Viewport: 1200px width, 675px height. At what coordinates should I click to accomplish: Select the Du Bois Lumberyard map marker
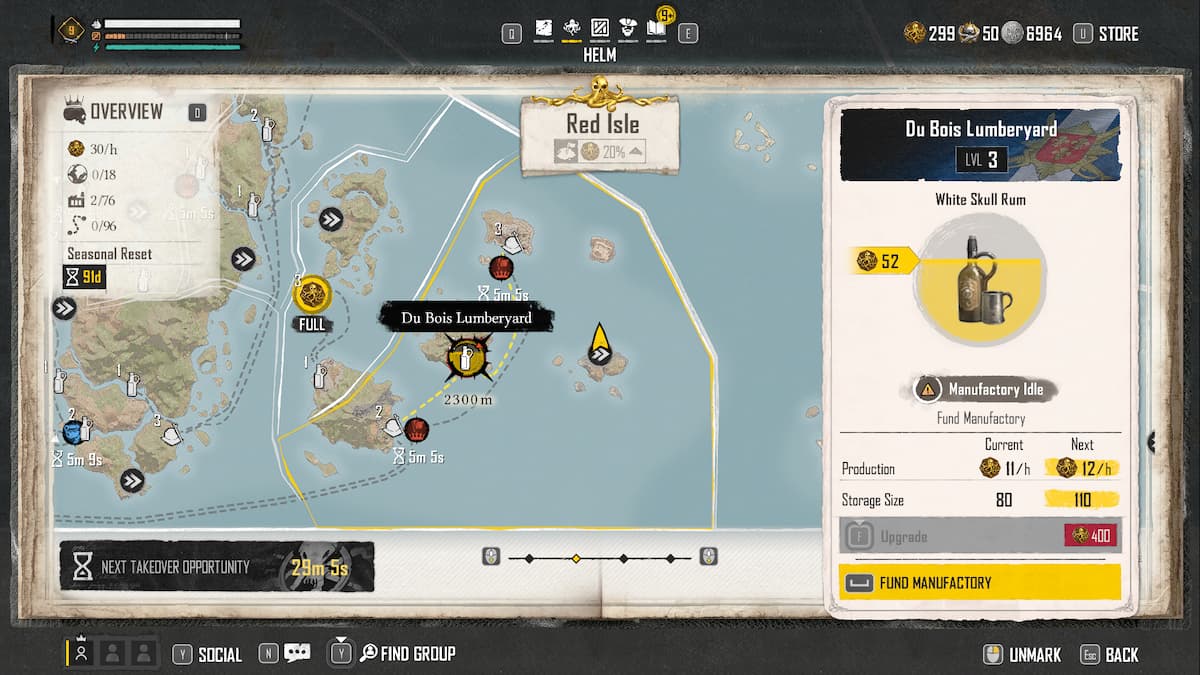click(465, 356)
